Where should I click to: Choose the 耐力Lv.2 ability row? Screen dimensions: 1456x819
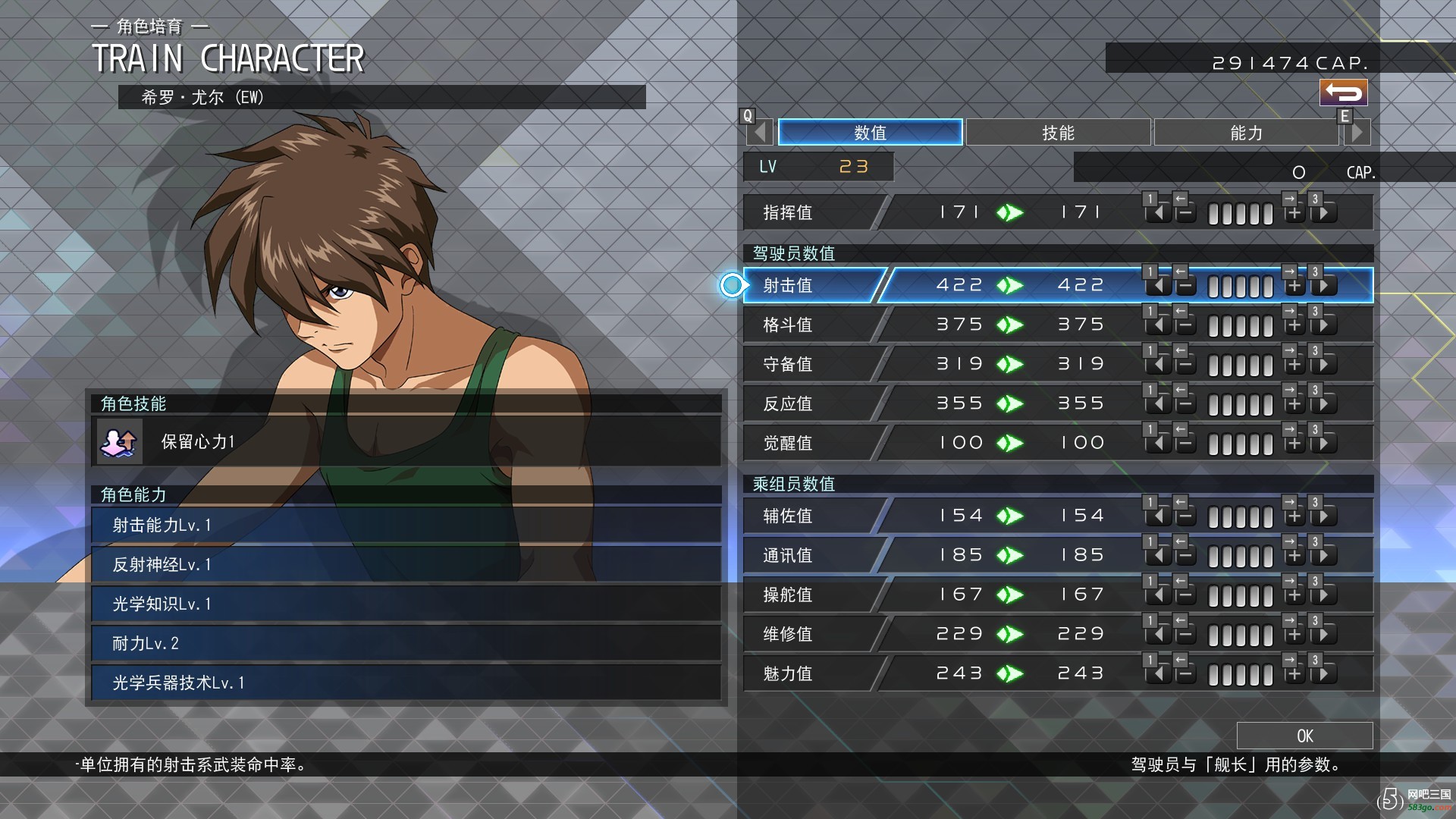pos(406,643)
